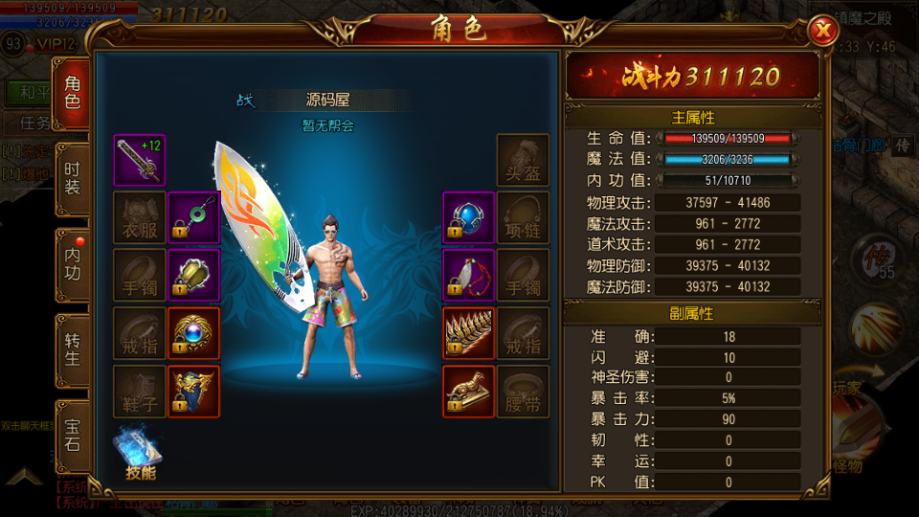Select the blue orb ring item

click(193, 333)
